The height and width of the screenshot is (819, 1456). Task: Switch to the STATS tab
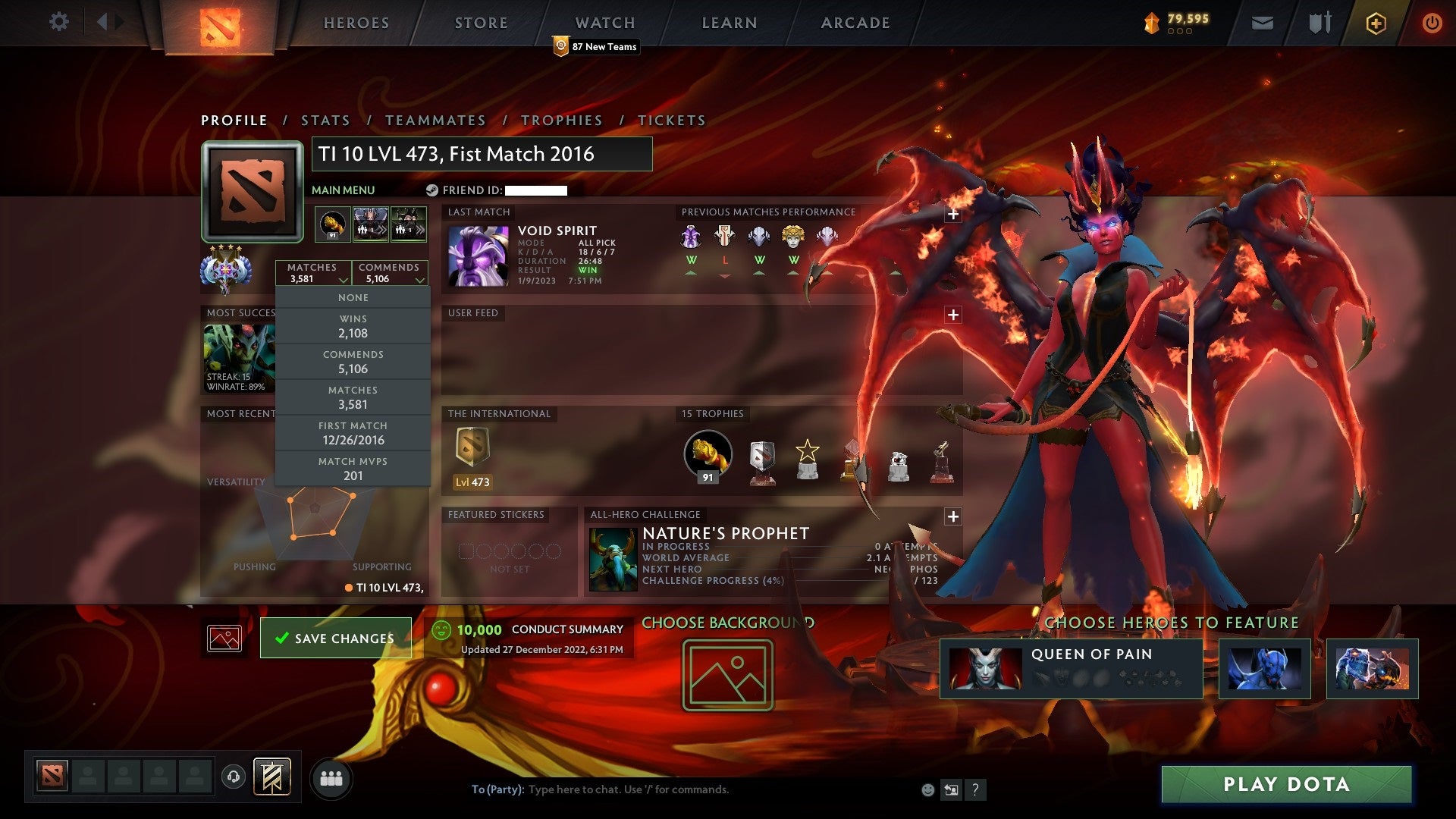pyautogui.click(x=325, y=120)
